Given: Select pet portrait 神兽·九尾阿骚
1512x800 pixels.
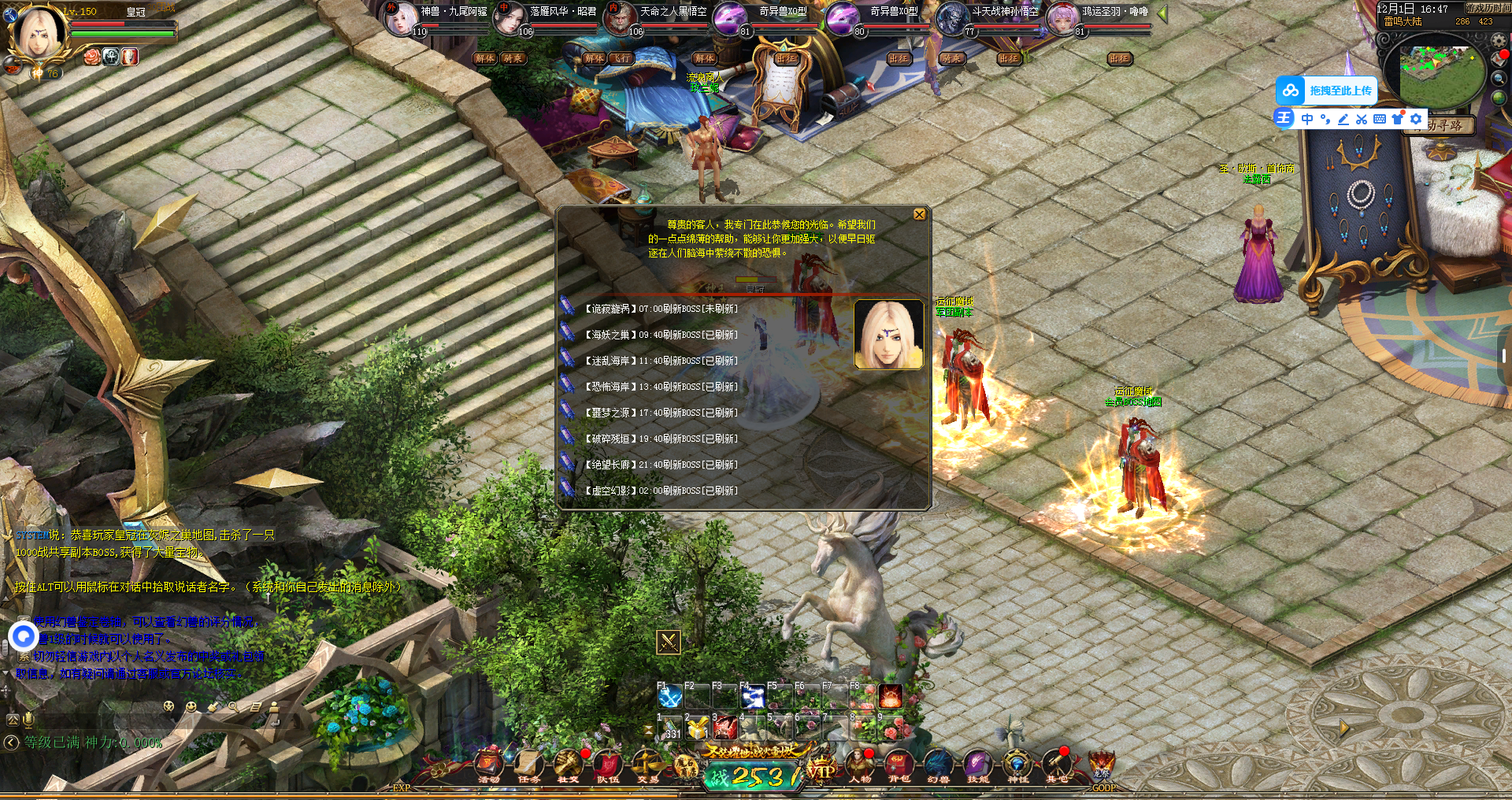Looking at the screenshot, I should click(x=401, y=17).
